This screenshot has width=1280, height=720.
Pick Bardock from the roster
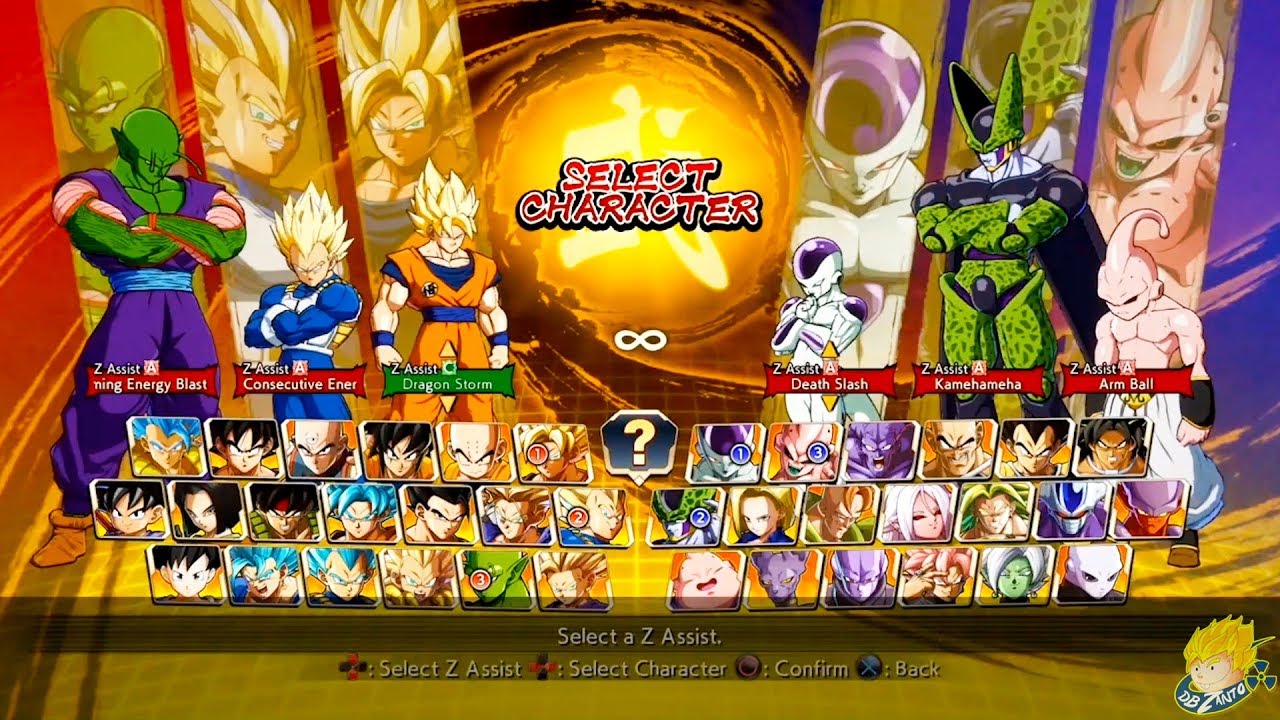[282, 513]
